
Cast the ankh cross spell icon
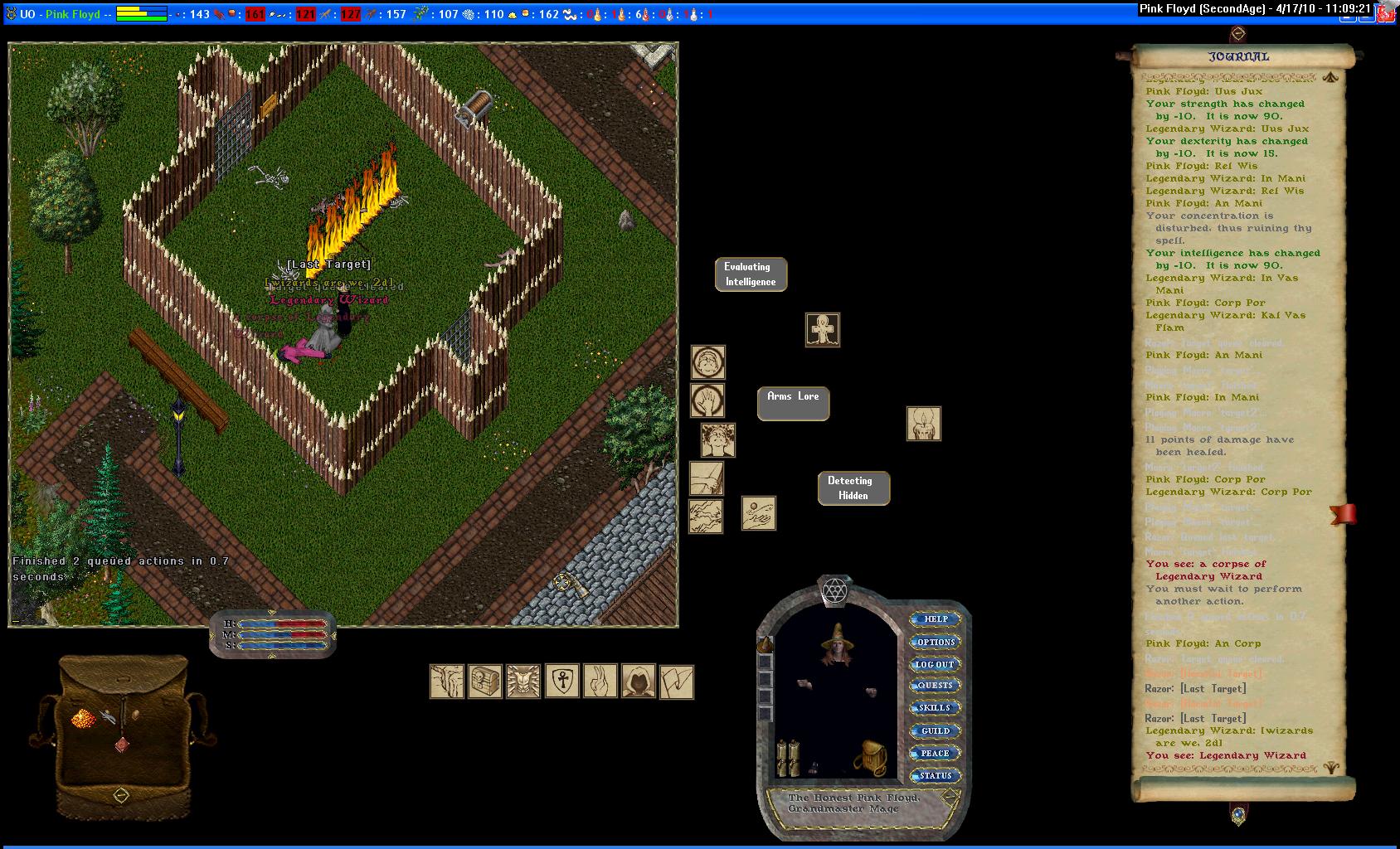[x=823, y=330]
